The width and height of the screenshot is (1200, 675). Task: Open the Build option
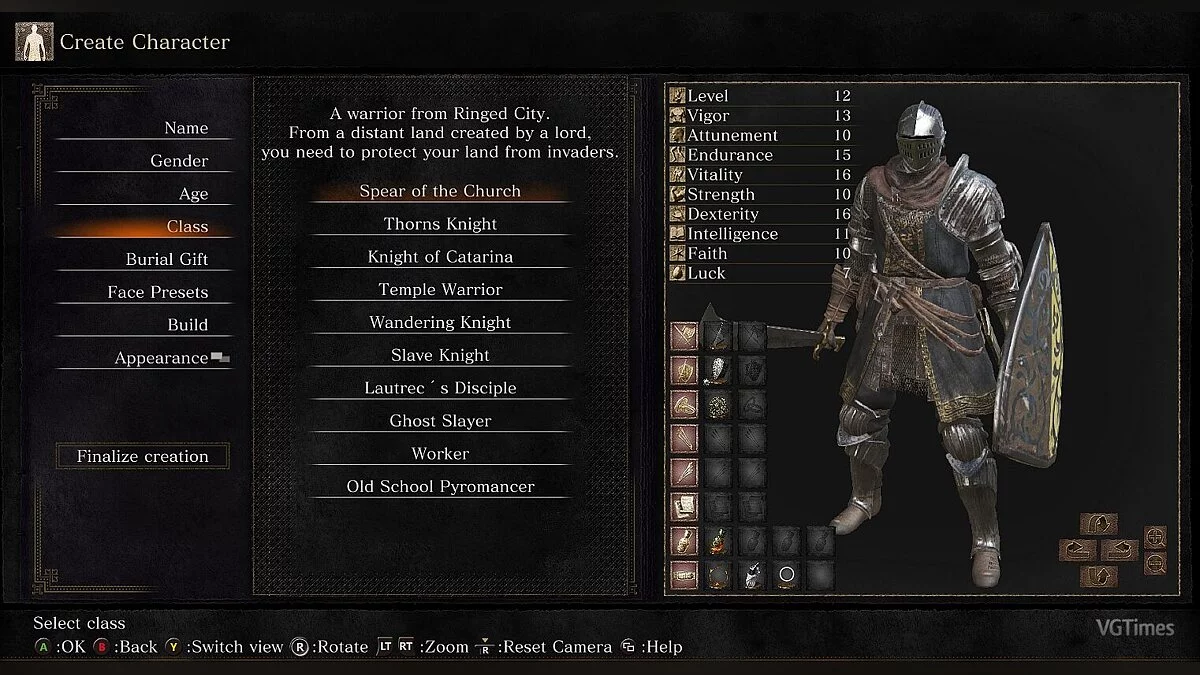point(187,325)
